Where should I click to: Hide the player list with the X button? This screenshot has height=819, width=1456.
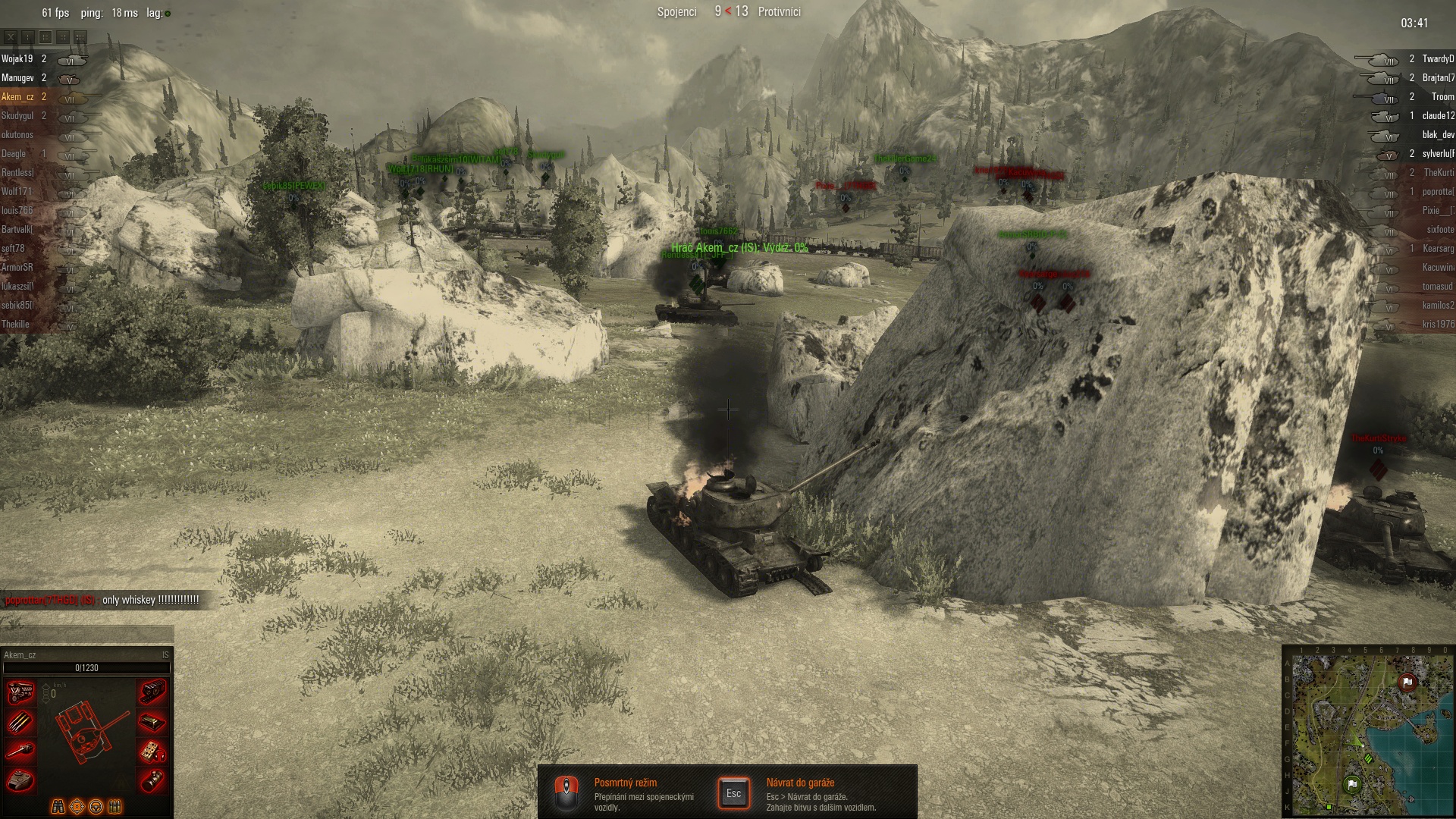(x=11, y=36)
